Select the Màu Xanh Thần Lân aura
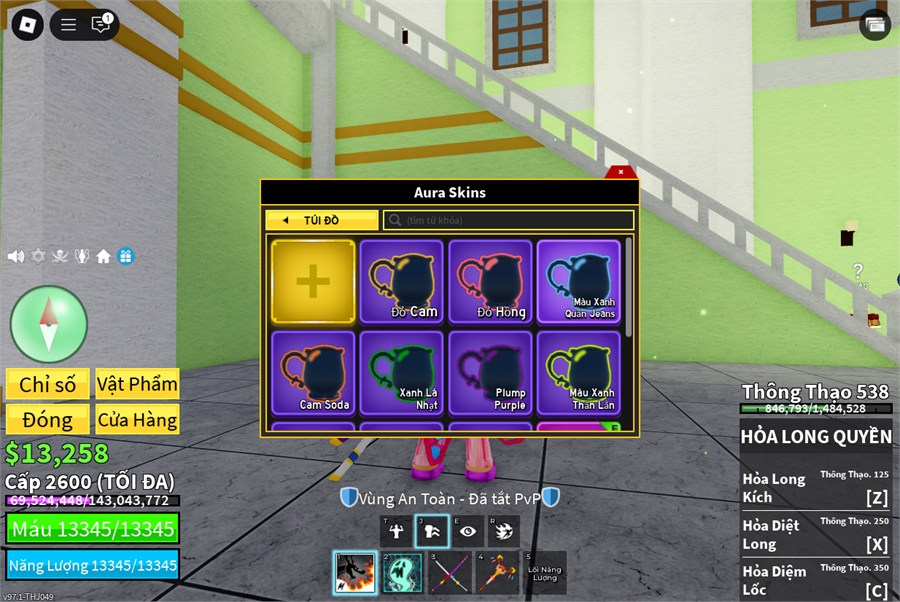The width and height of the screenshot is (900, 602). coord(579,373)
